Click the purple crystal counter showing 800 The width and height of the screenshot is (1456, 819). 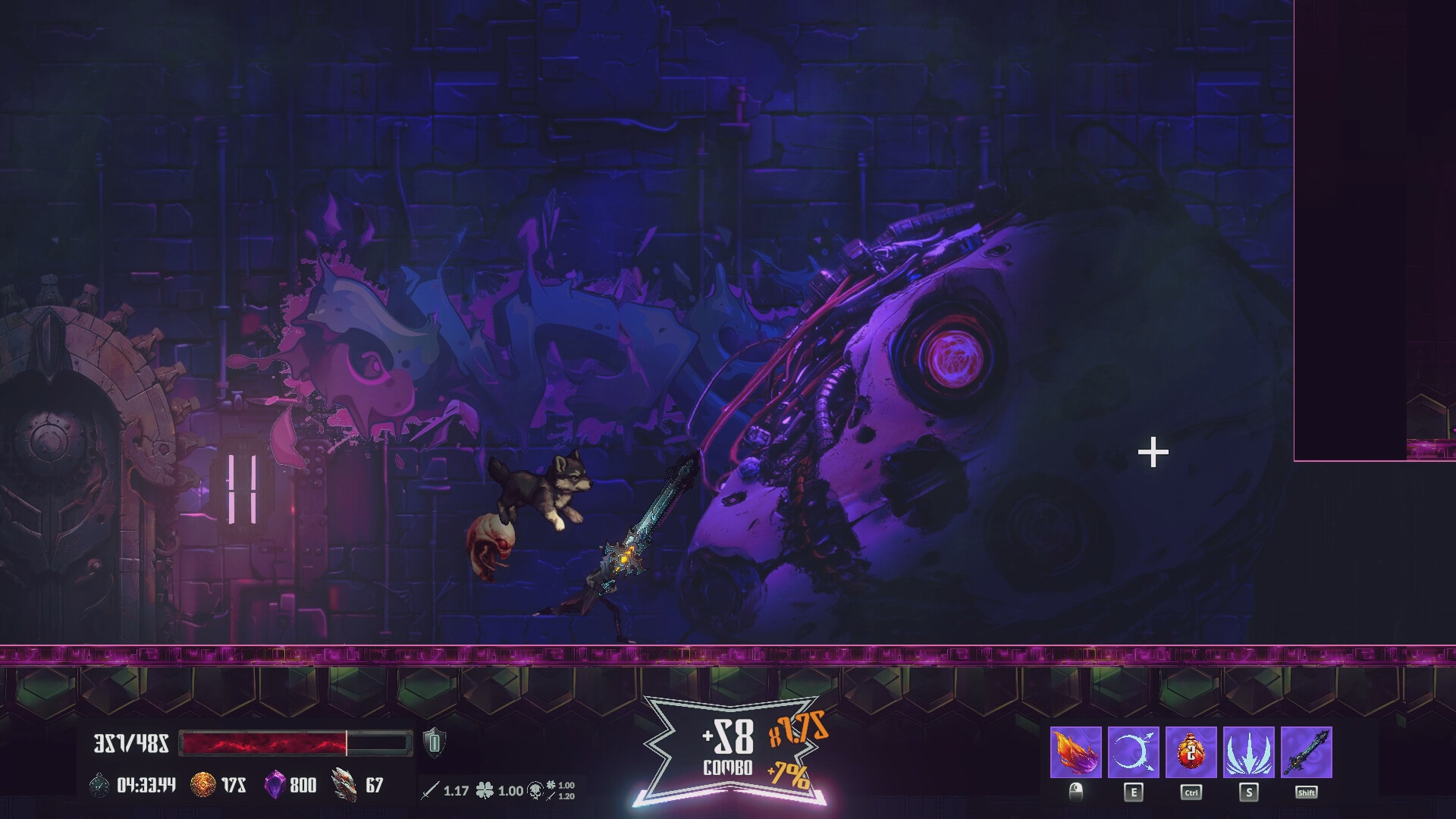[x=275, y=783]
